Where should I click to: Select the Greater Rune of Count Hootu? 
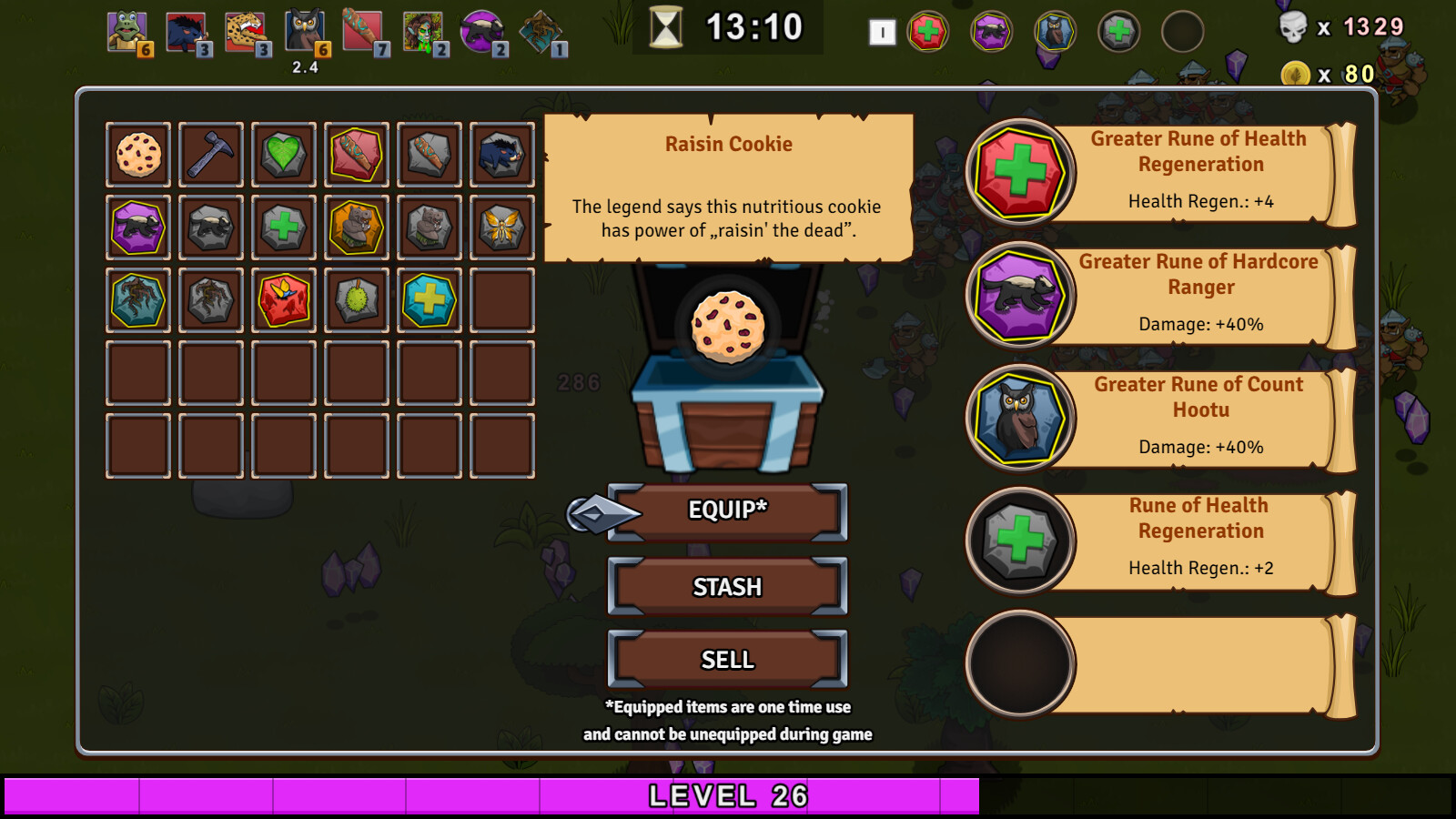(1019, 419)
